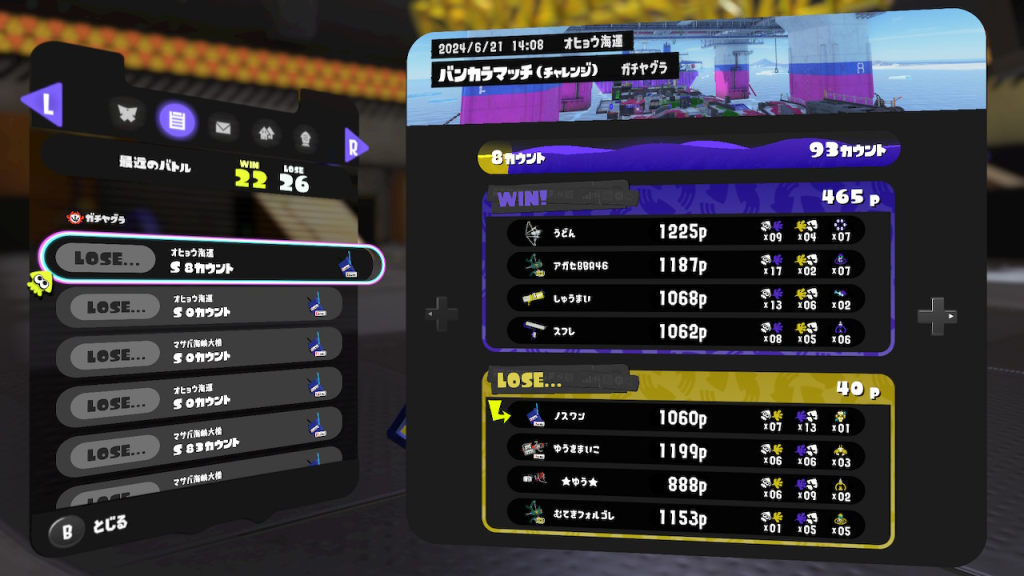Choose しゅうまい's row with 1068p
1024x576 pixels.
click(x=685, y=298)
